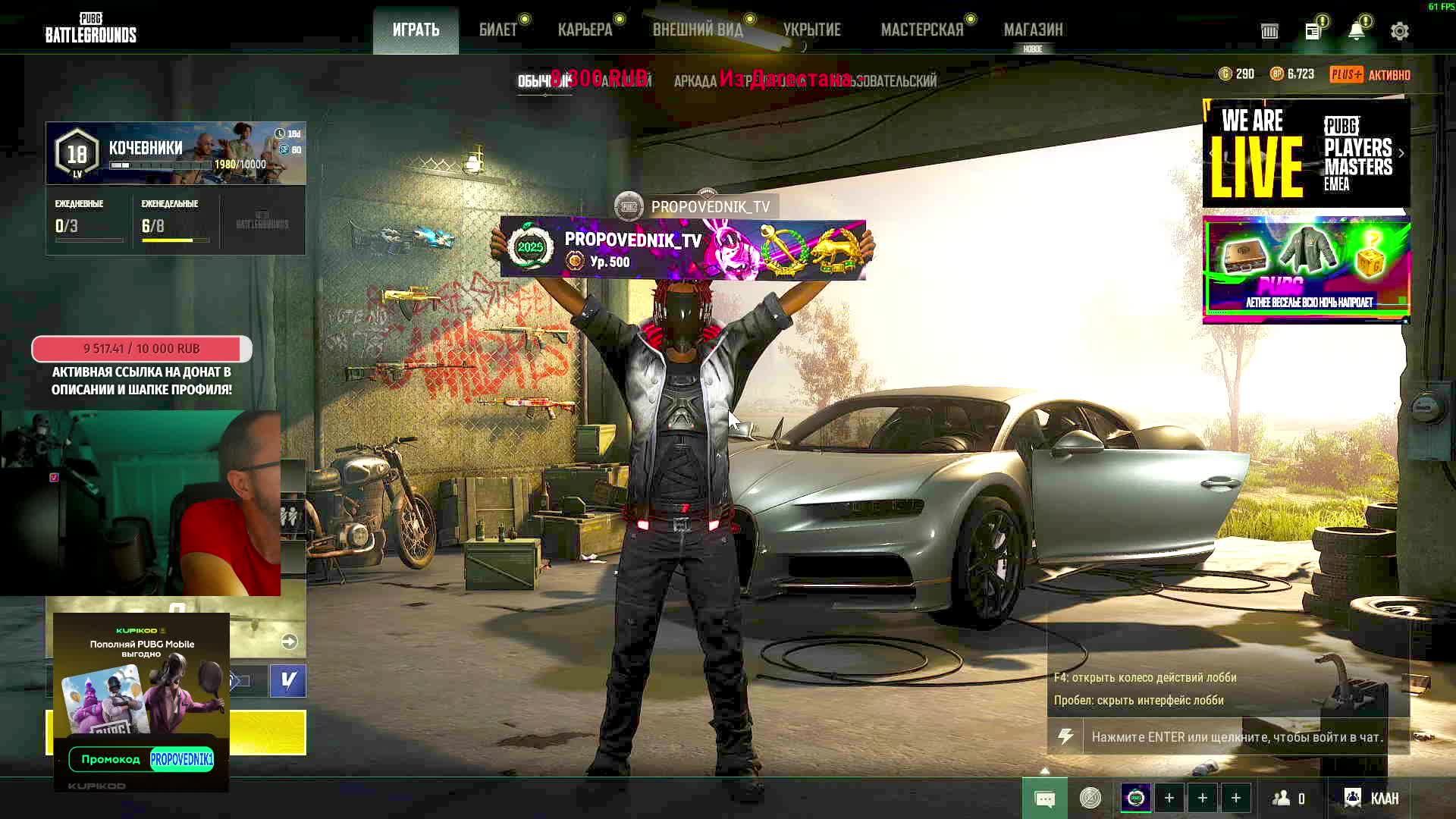Open the БИЛЕТ tab
Image resolution: width=1456 pixels, height=819 pixels.
pyautogui.click(x=498, y=30)
